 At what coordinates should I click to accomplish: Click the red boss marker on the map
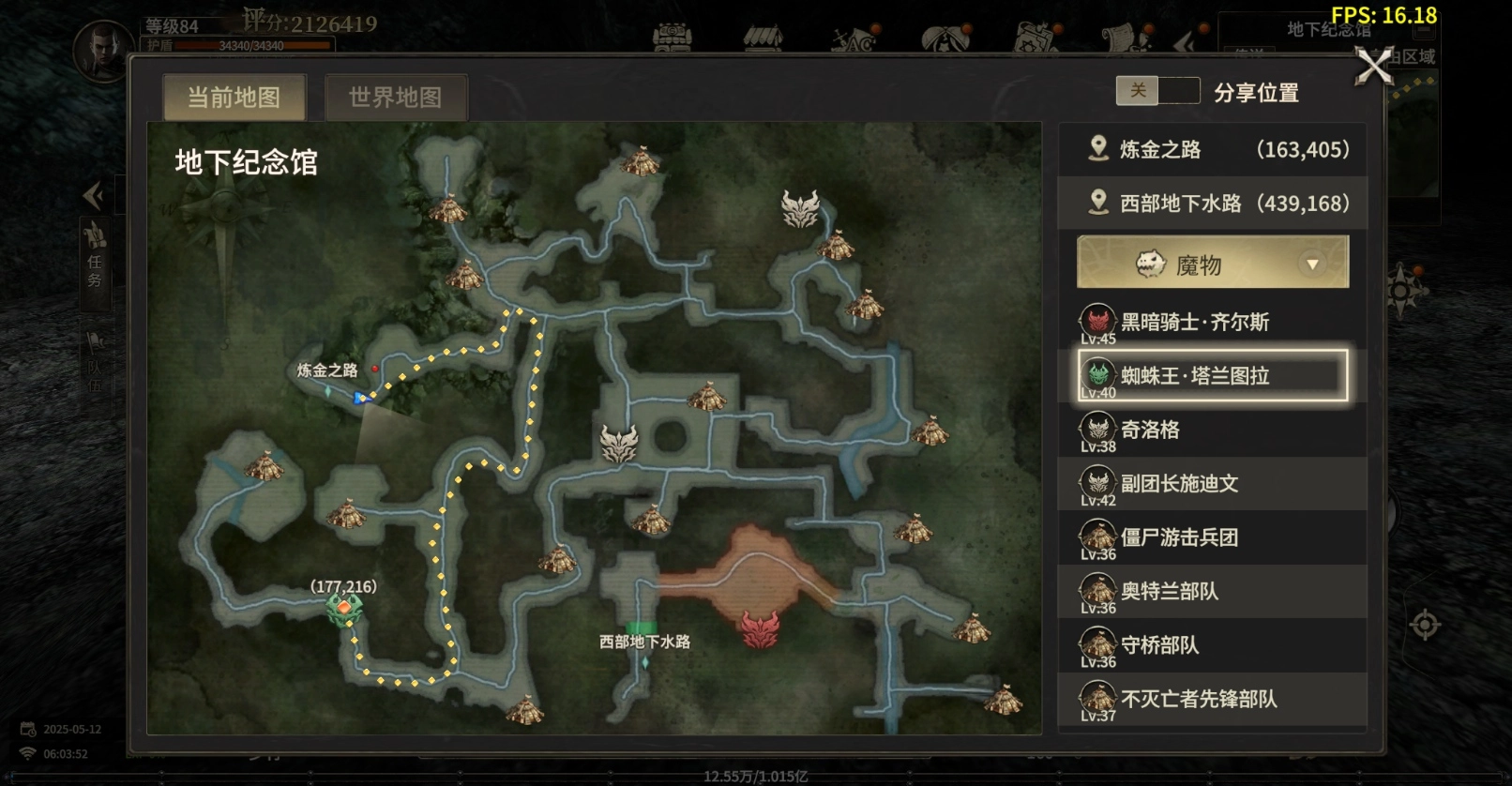point(761,629)
